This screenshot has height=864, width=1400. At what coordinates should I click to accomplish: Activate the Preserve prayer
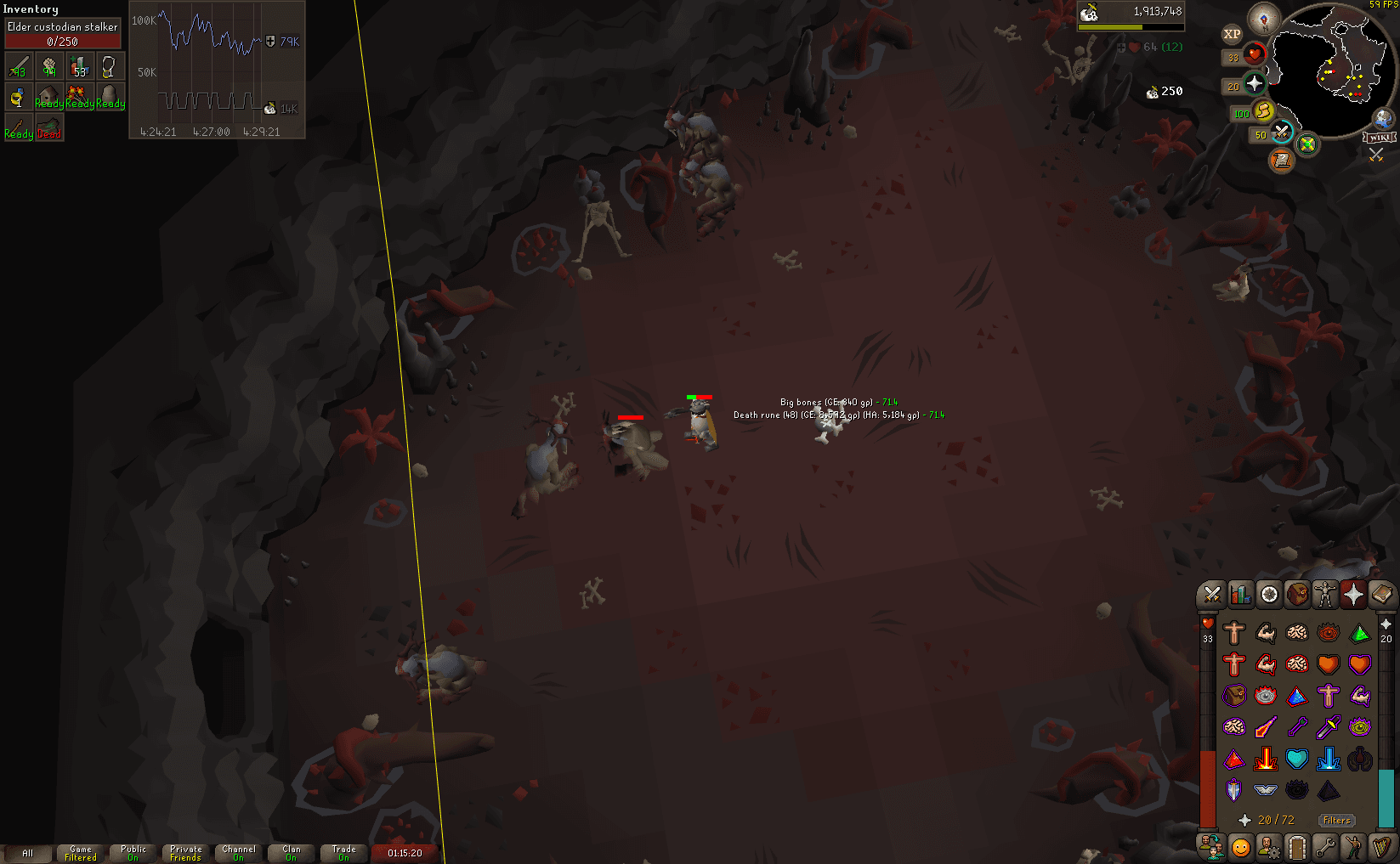click(1360, 760)
